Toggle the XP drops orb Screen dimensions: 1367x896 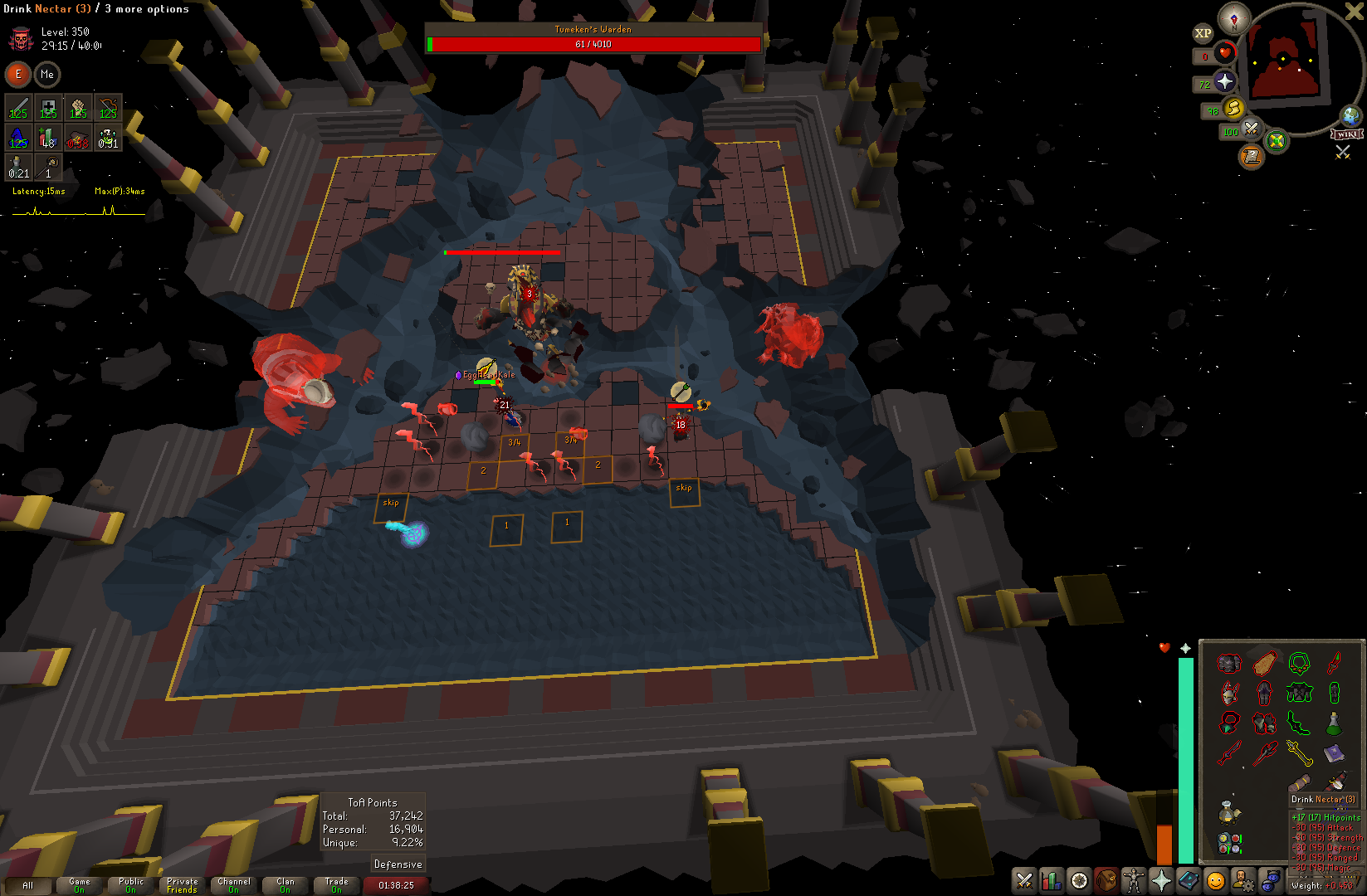(1203, 33)
